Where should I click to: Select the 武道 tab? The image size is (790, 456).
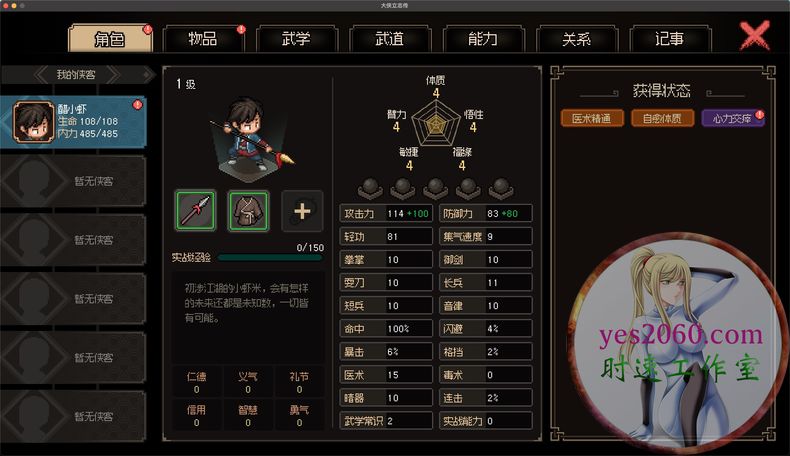(x=390, y=39)
